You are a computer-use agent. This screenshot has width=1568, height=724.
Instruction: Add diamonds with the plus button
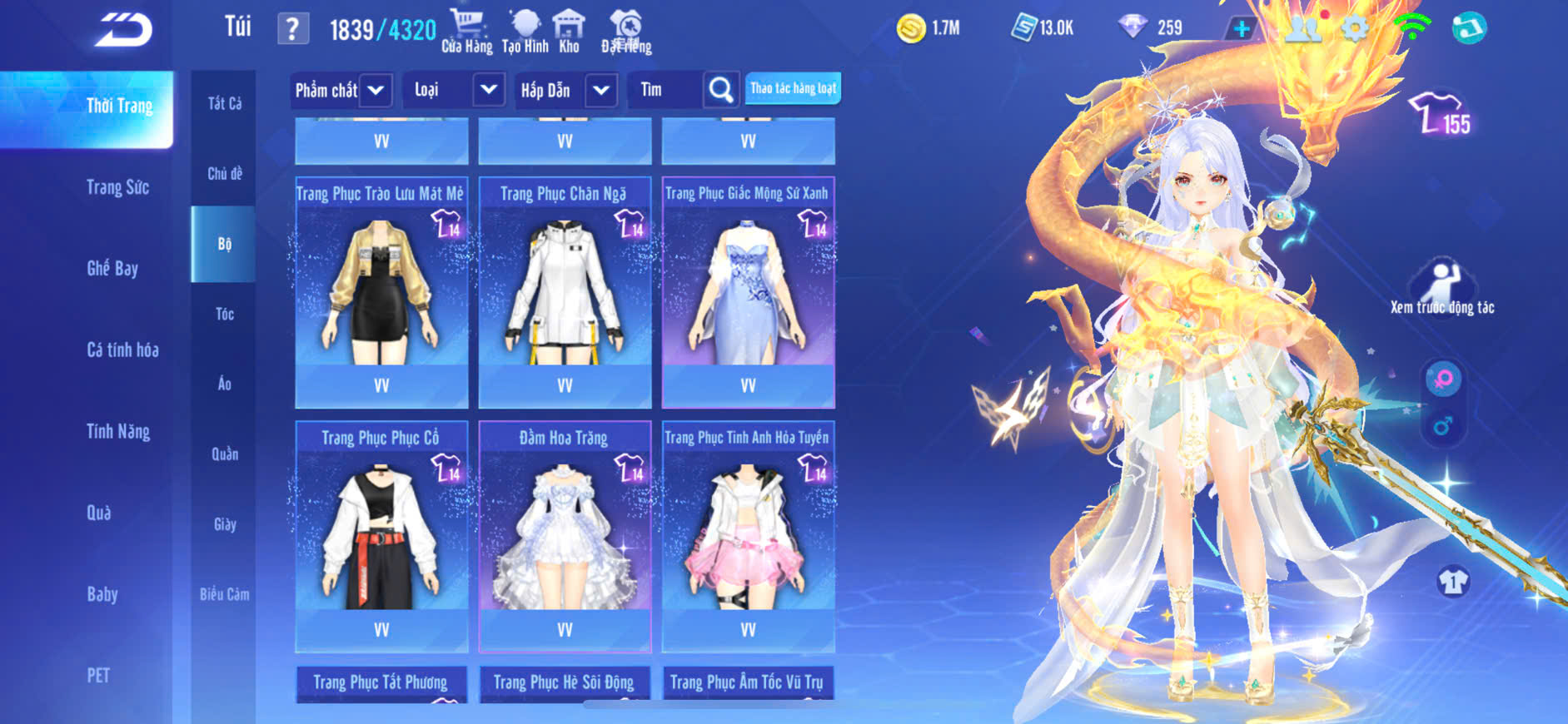(x=1241, y=29)
